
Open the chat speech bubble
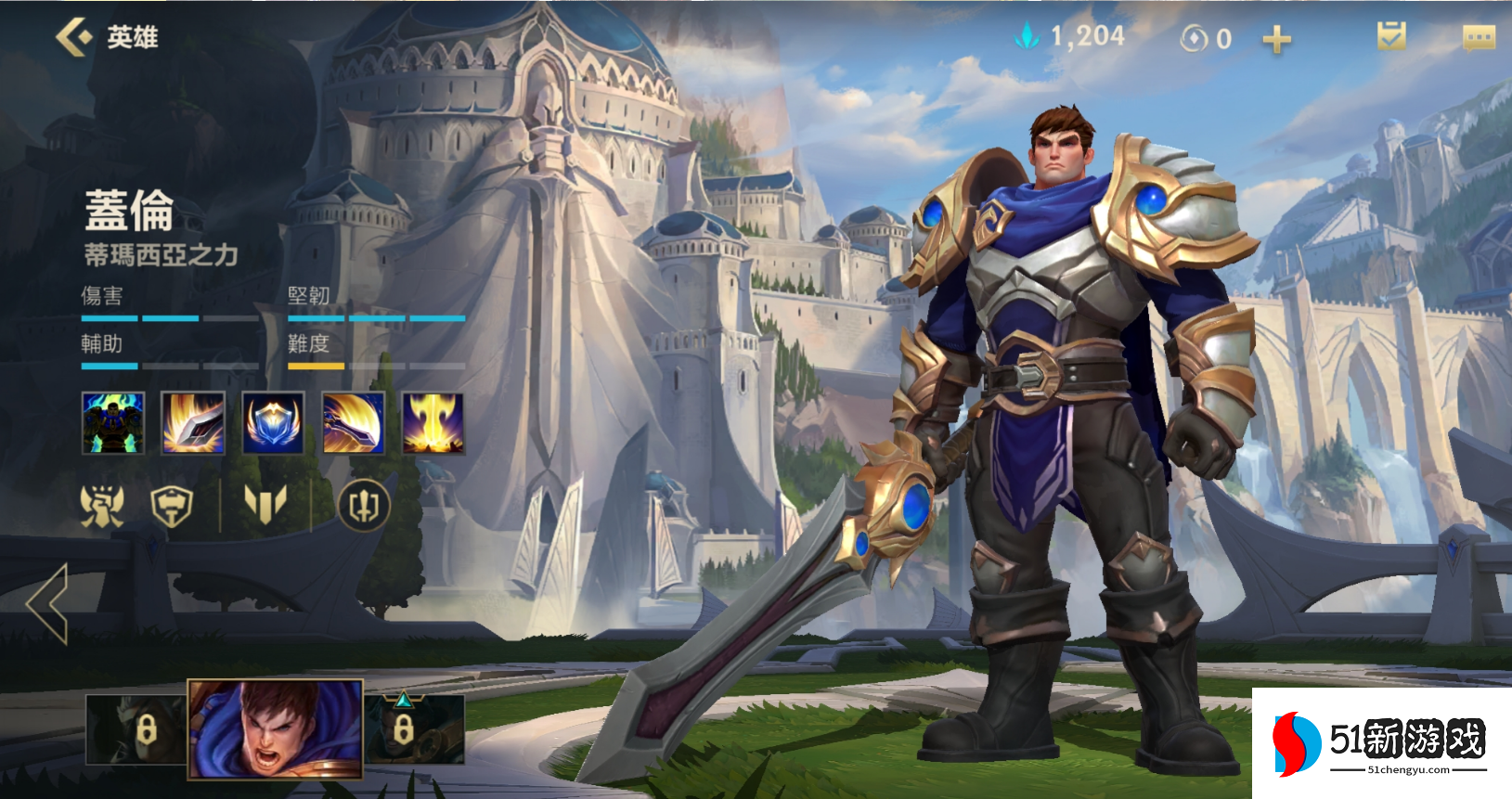click(x=1479, y=37)
